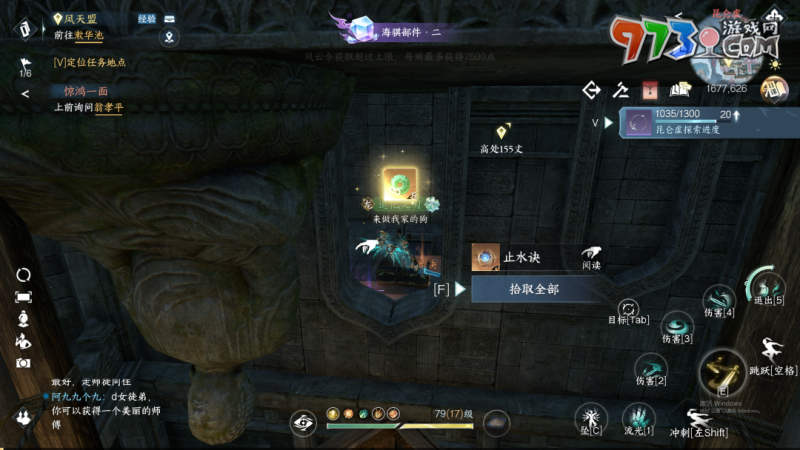Trigger the 坠[C] dive skill

(590, 416)
